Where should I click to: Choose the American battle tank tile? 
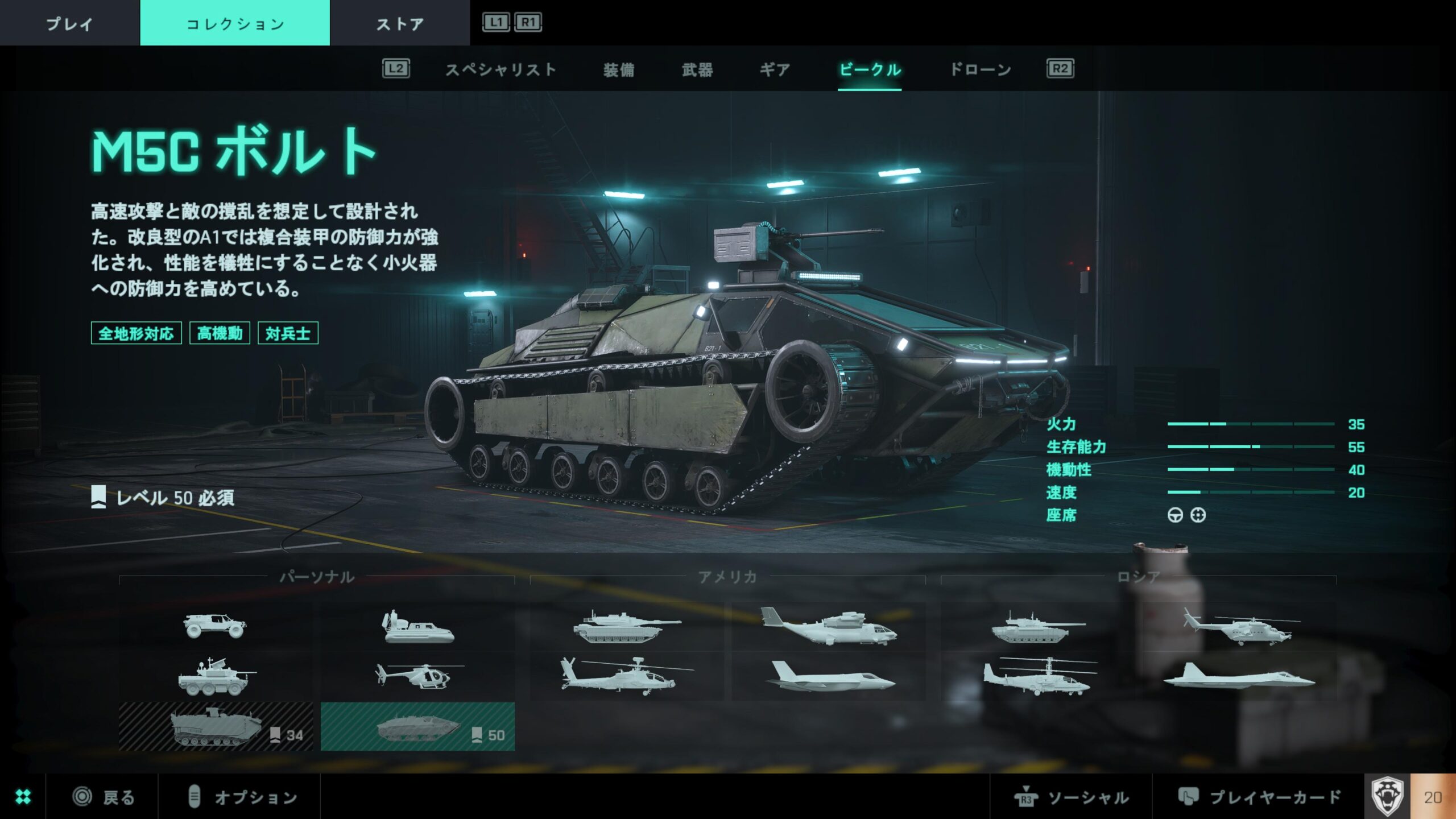[627, 627]
